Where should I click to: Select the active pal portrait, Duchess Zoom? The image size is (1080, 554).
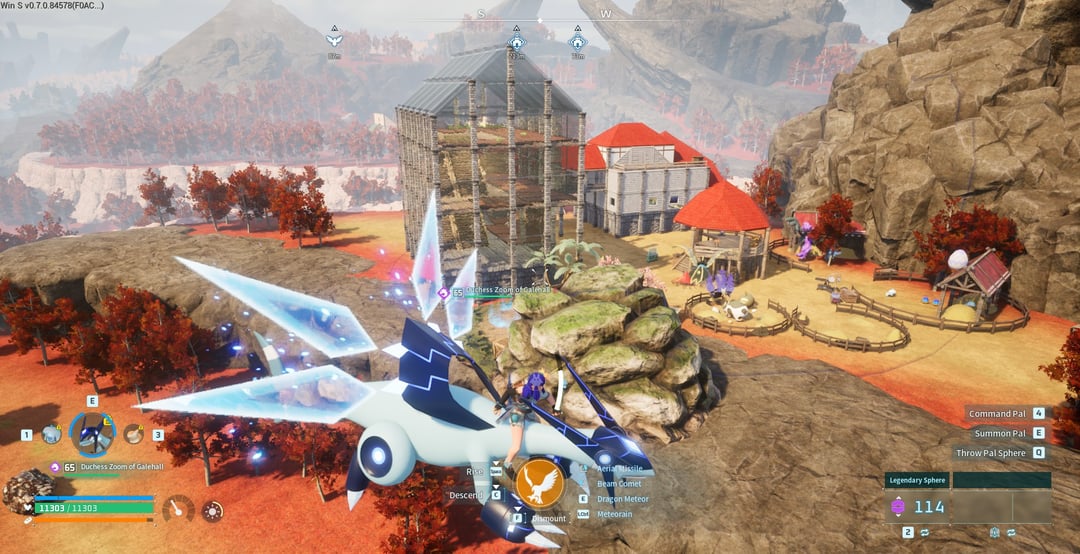[92, 434]
